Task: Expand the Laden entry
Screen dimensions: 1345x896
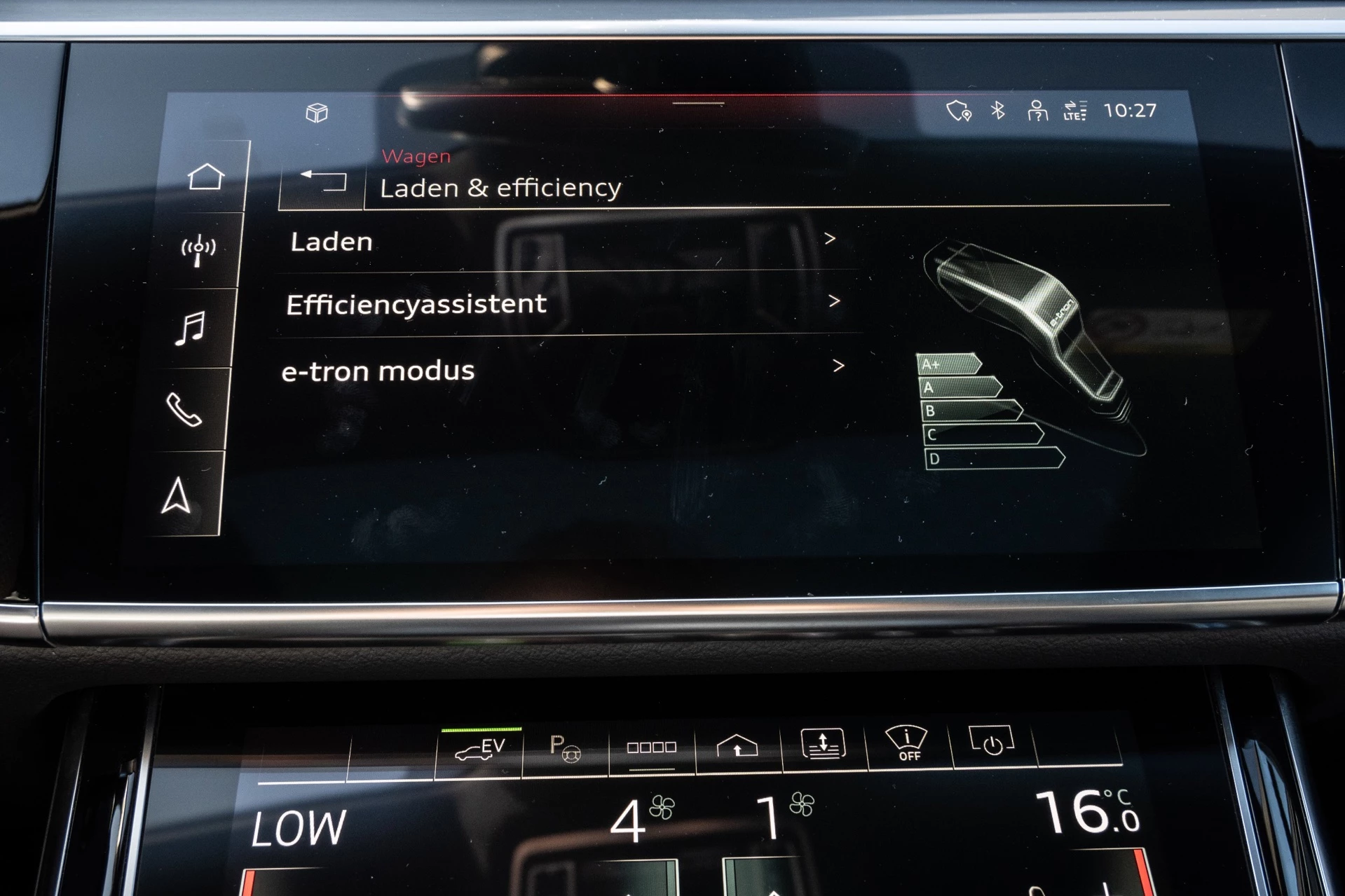Action: click(831, 240)
